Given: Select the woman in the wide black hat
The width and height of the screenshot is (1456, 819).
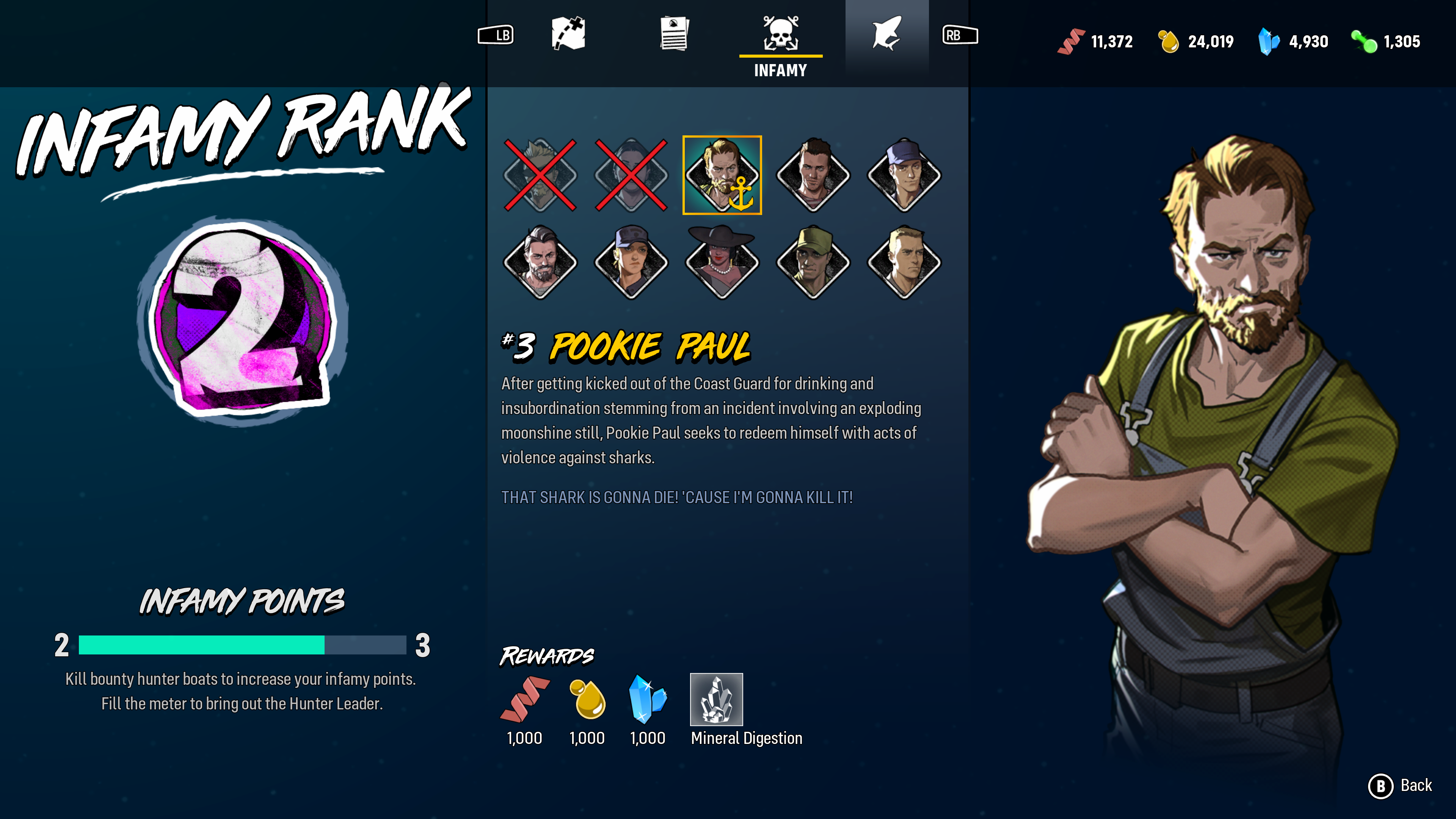Looking at the screenshot, I should point(722,262).
